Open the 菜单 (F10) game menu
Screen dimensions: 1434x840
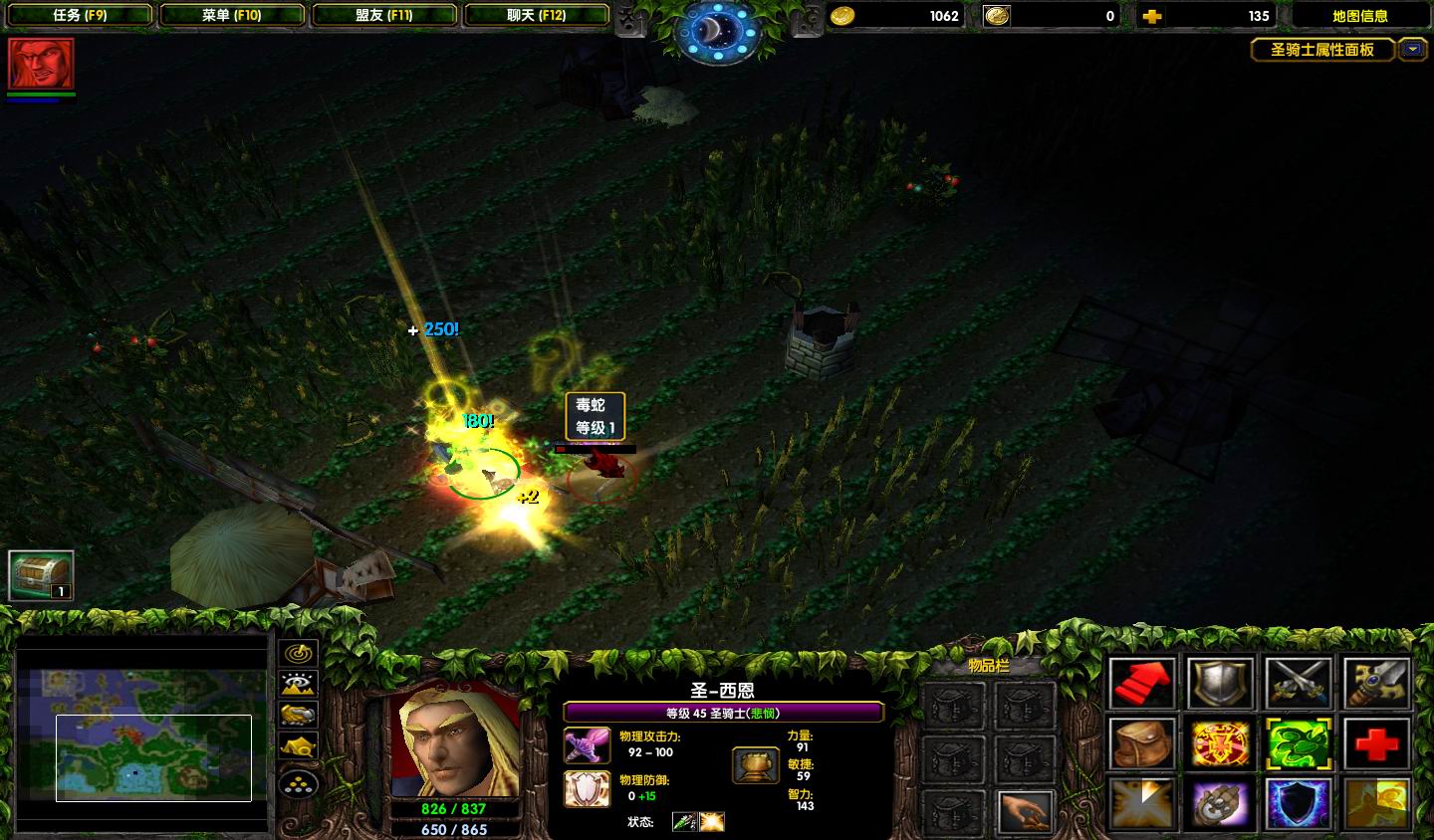click(233, 15)
